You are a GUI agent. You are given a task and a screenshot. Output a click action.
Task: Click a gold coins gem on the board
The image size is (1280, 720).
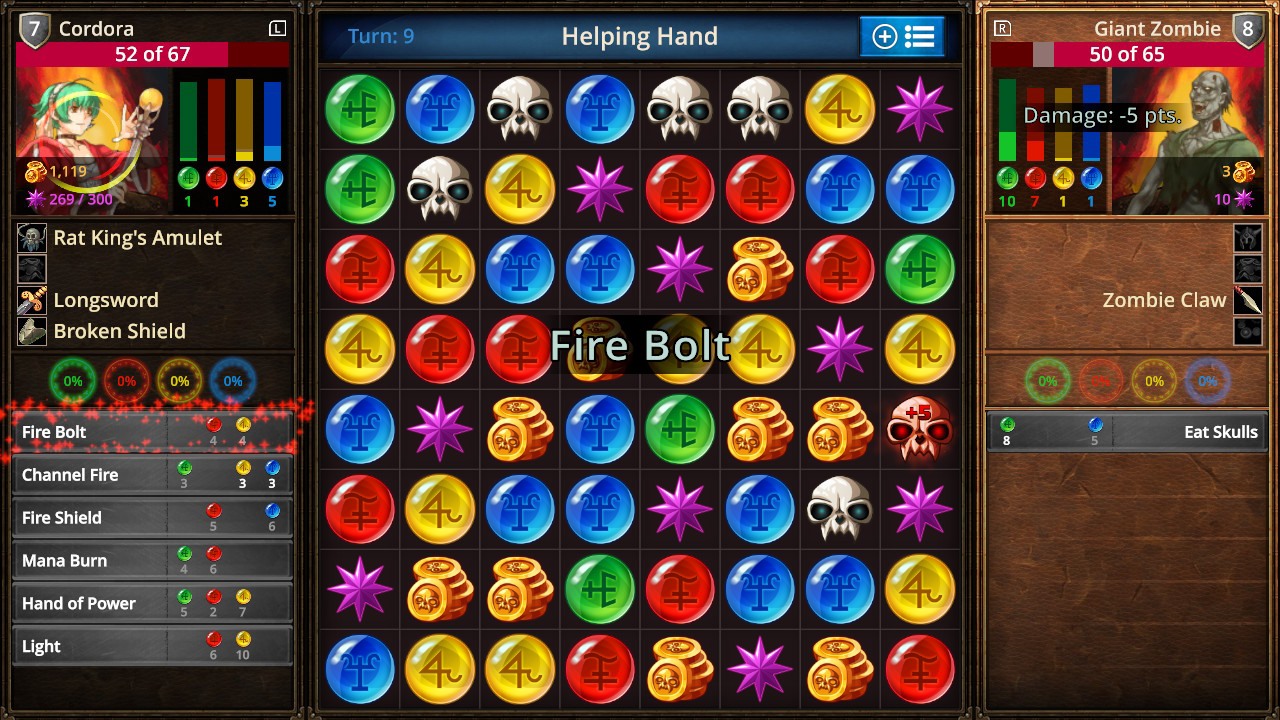[759, 269]
